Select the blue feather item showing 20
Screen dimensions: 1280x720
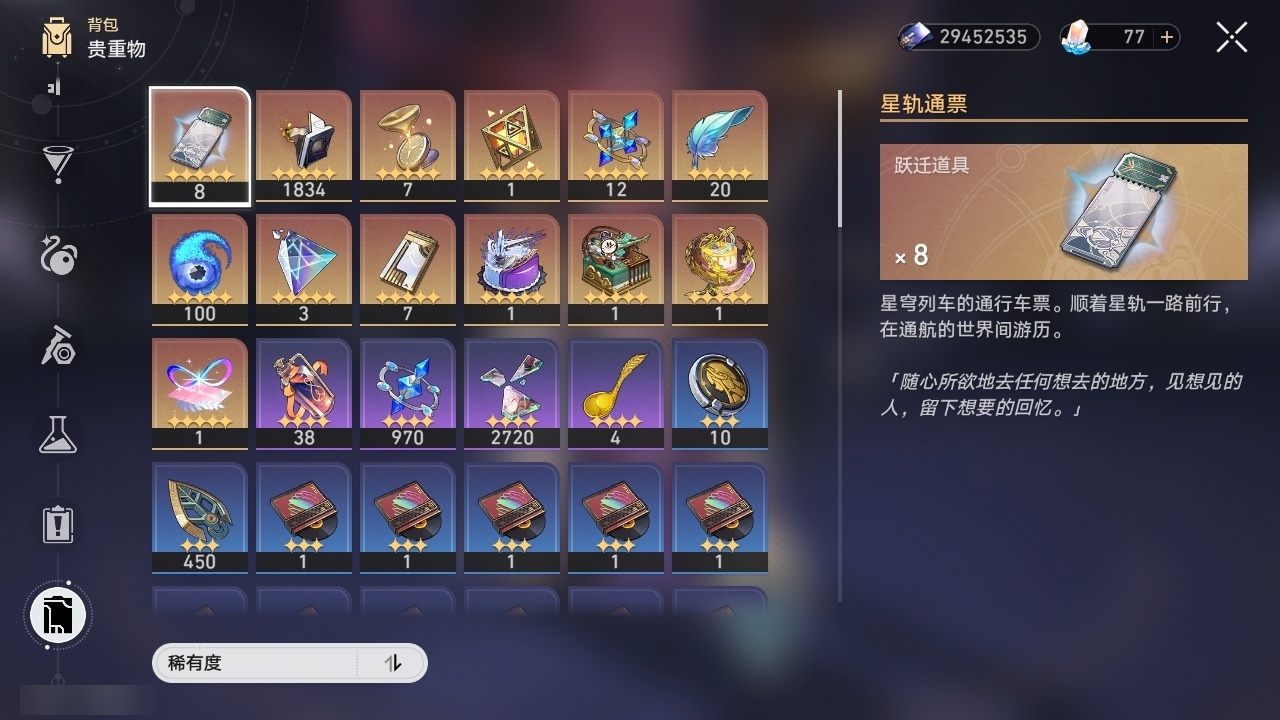720,143
